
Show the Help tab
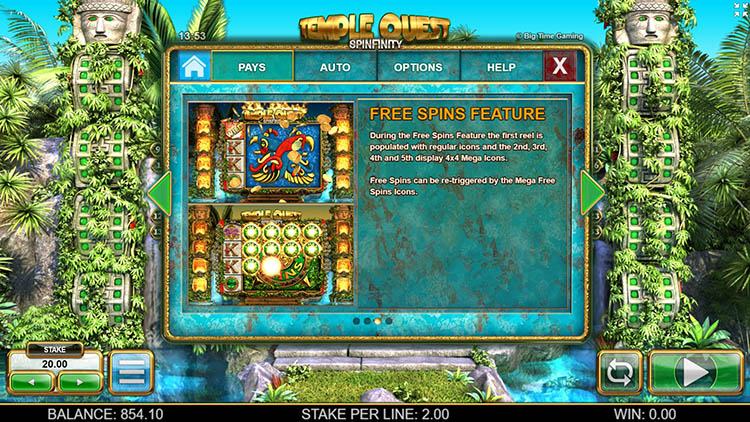[x=501, y=67]
